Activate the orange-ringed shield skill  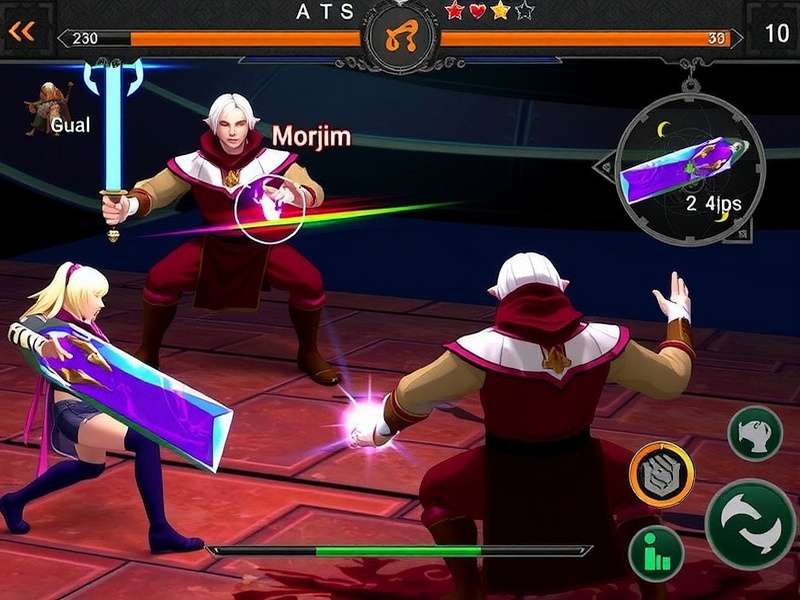tap(661, 474)
